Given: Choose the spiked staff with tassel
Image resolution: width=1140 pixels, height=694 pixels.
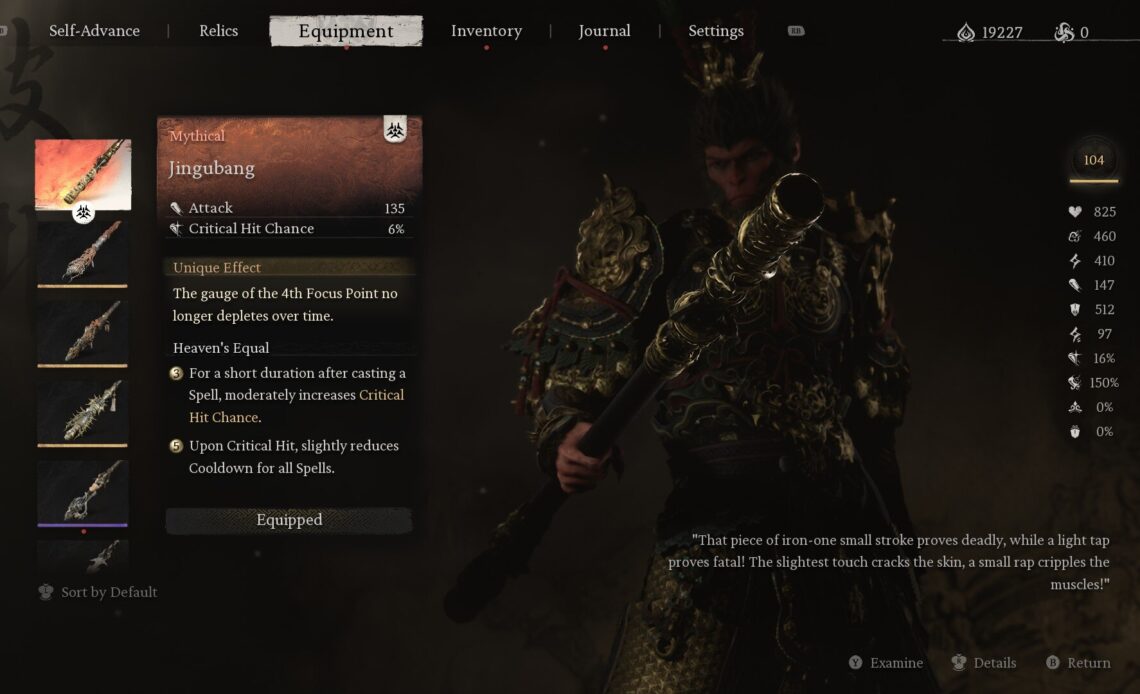Looking at the screenshot, I should tap(83, 411).
